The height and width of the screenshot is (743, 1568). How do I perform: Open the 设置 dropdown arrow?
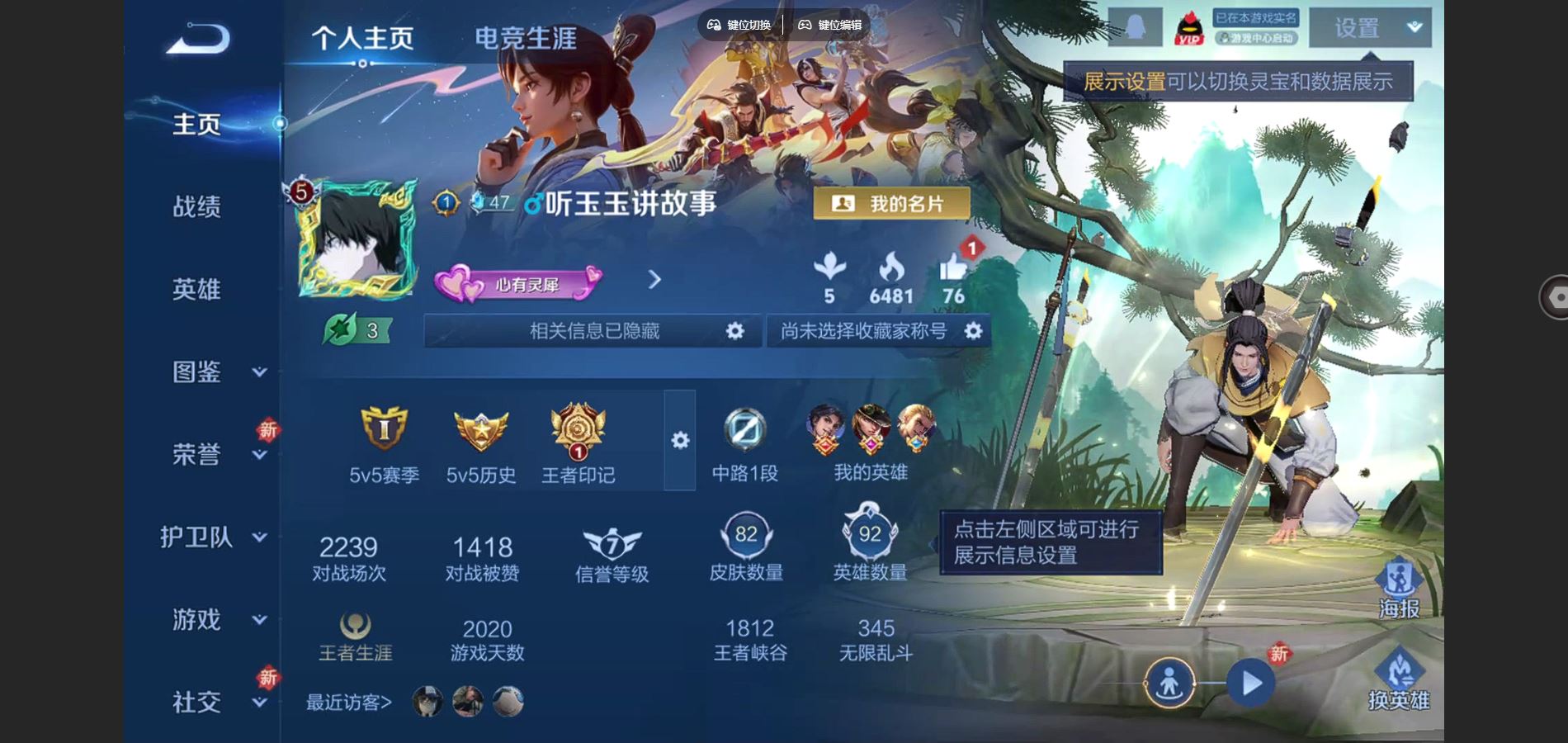click(1413, 26)
